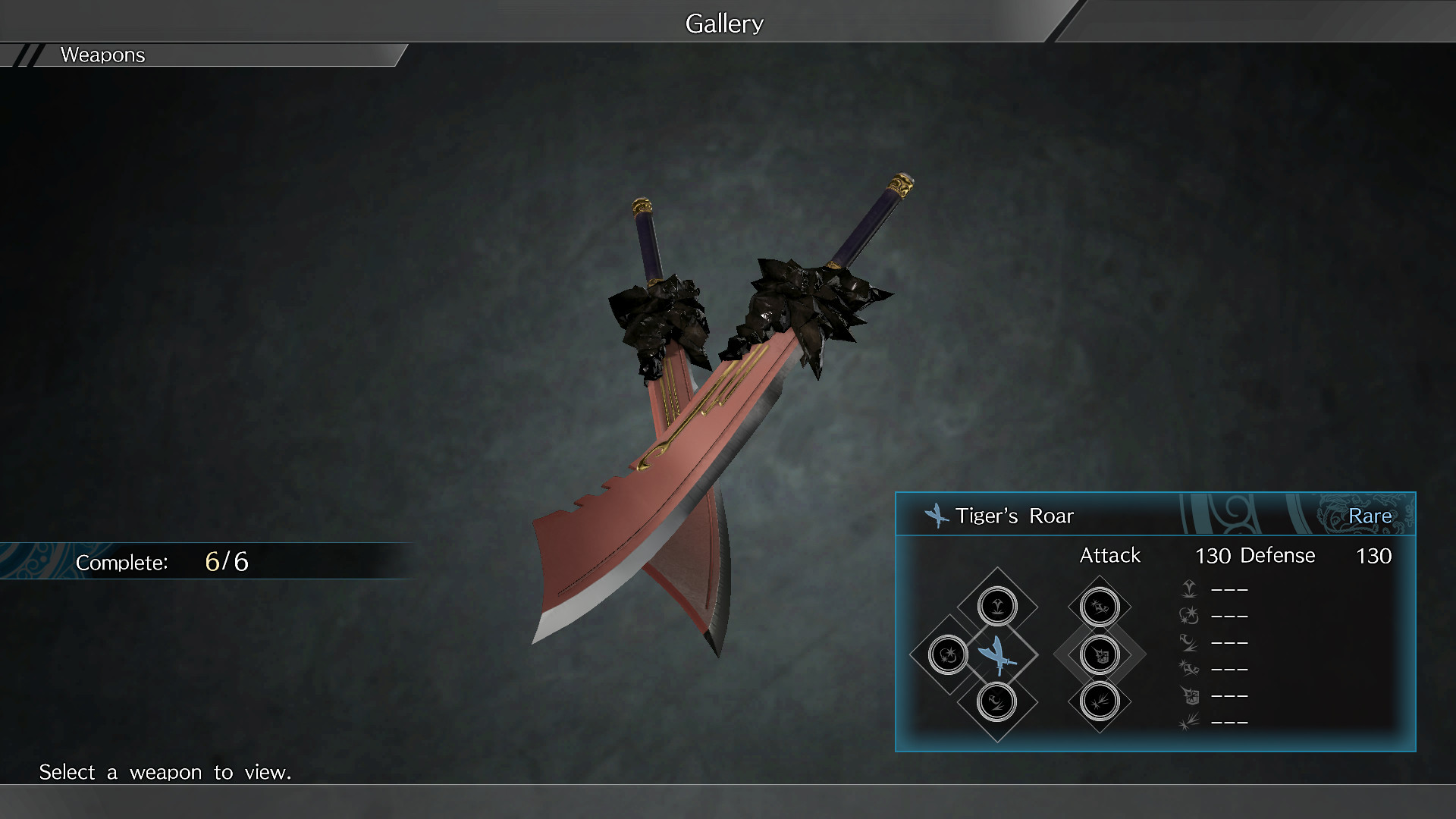1456x819 pixels.
Task: Click the Tiger's Roar weapon name
Action: coord(1014,516)
